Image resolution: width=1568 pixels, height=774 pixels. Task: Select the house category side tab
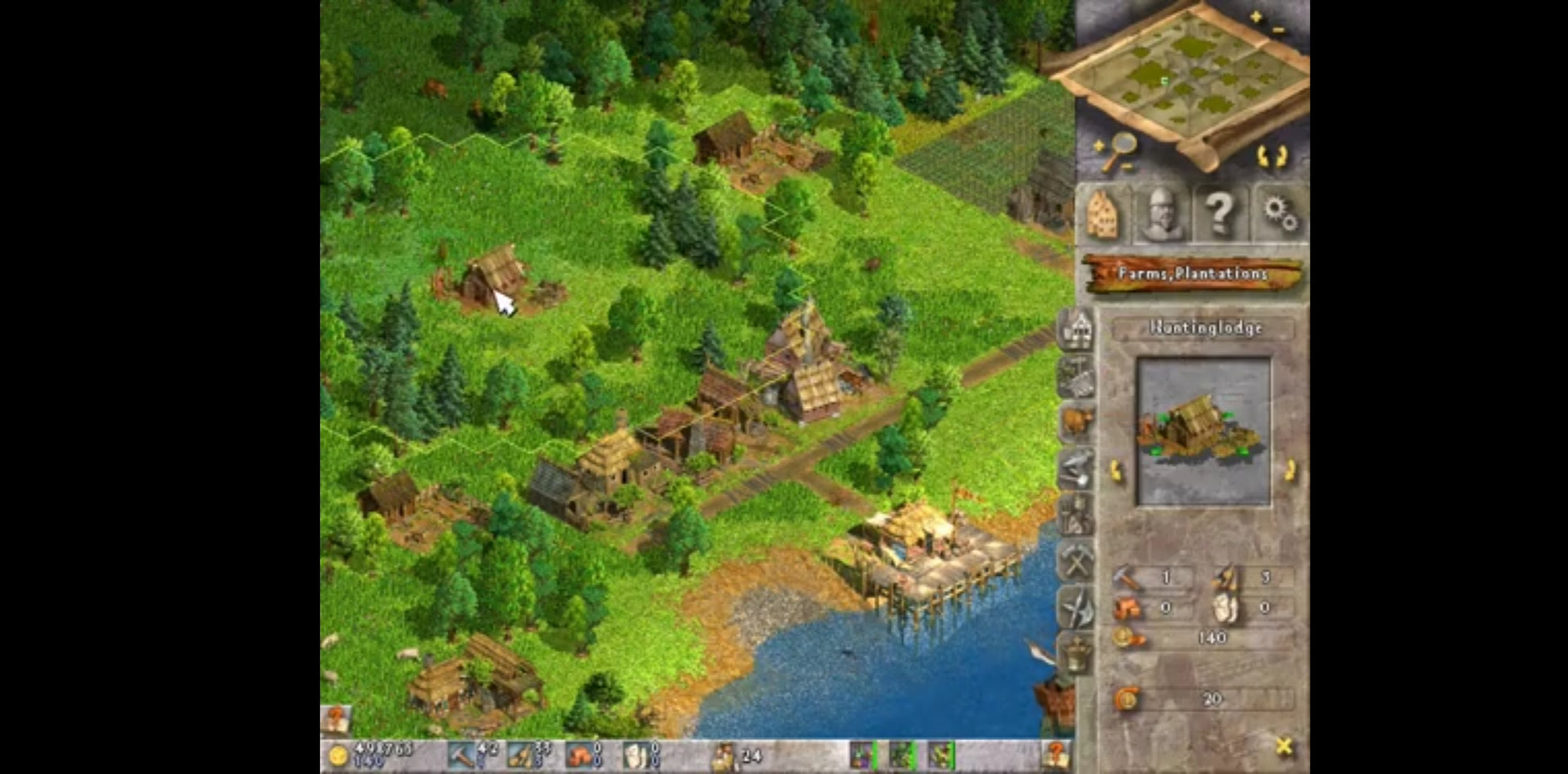coord(1077,328)
